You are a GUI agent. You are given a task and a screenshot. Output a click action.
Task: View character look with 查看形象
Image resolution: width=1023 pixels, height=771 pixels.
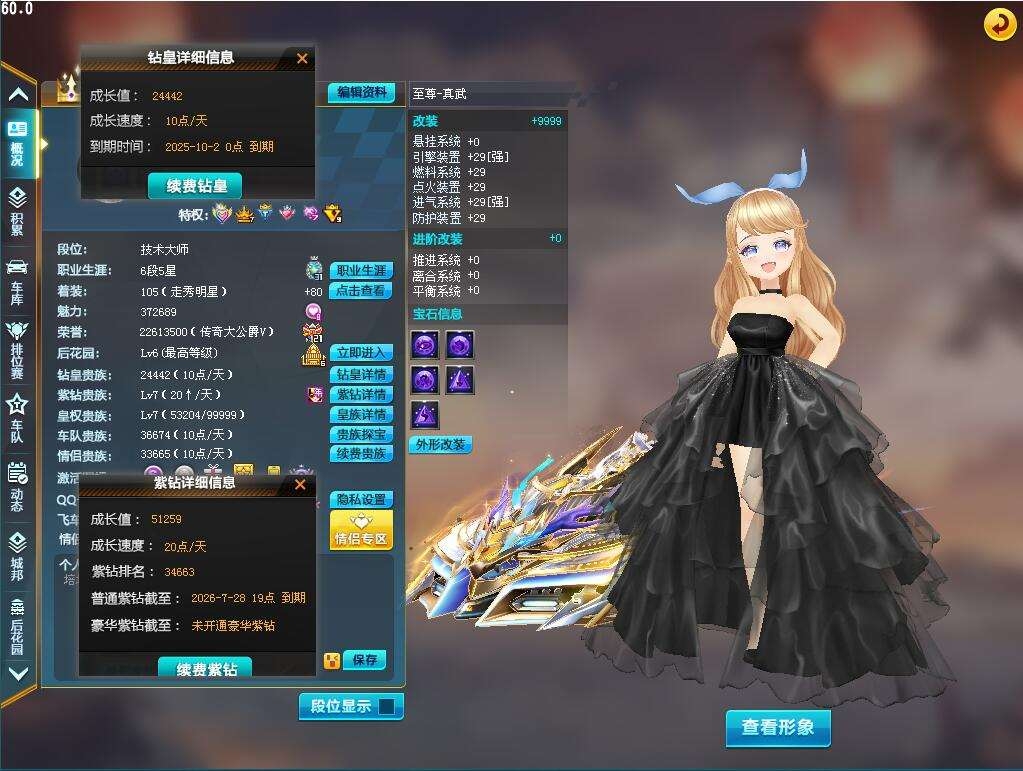[x=777, y=728]
